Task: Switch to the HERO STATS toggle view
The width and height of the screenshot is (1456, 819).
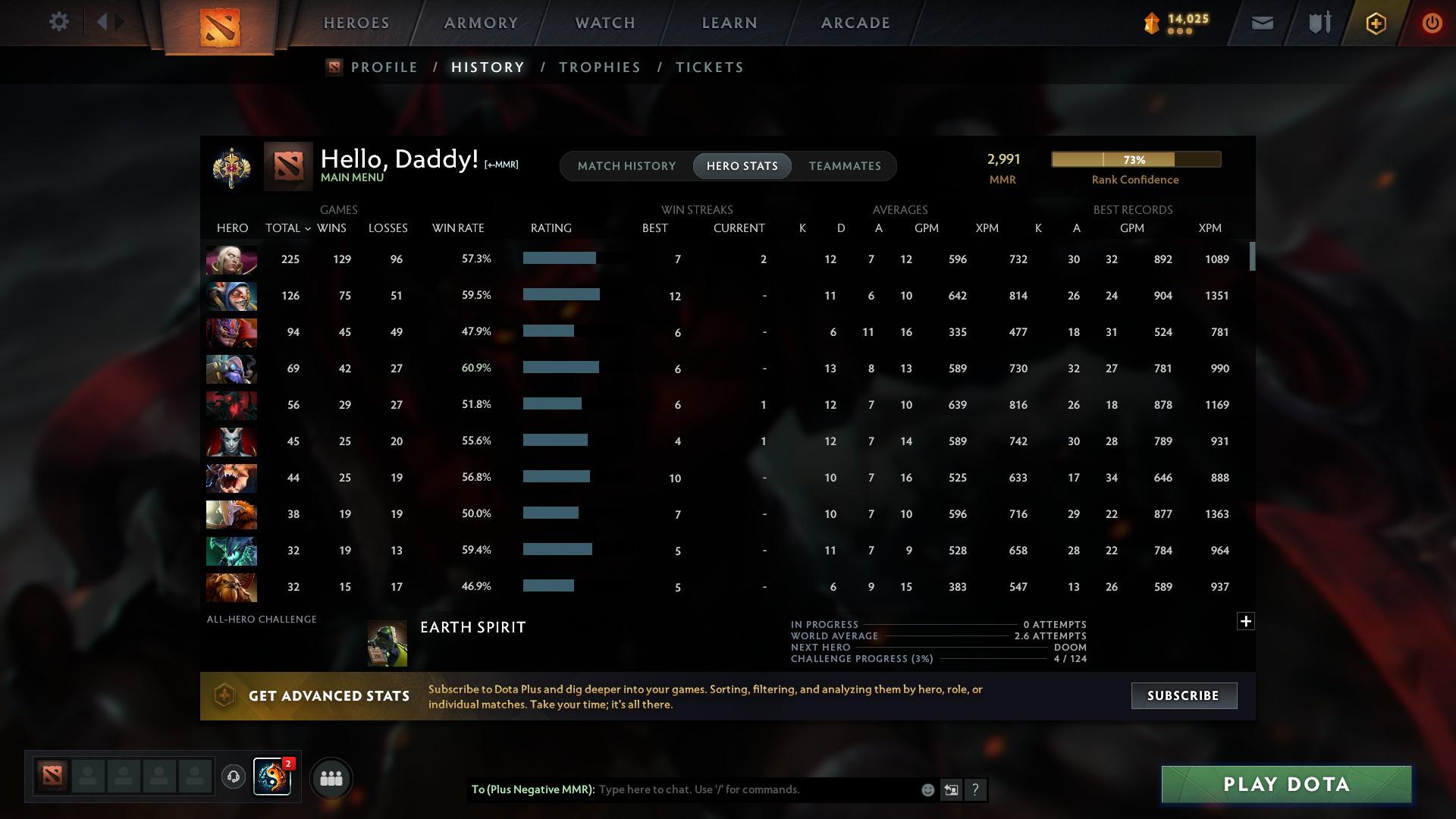Action: tap(742, 165)
